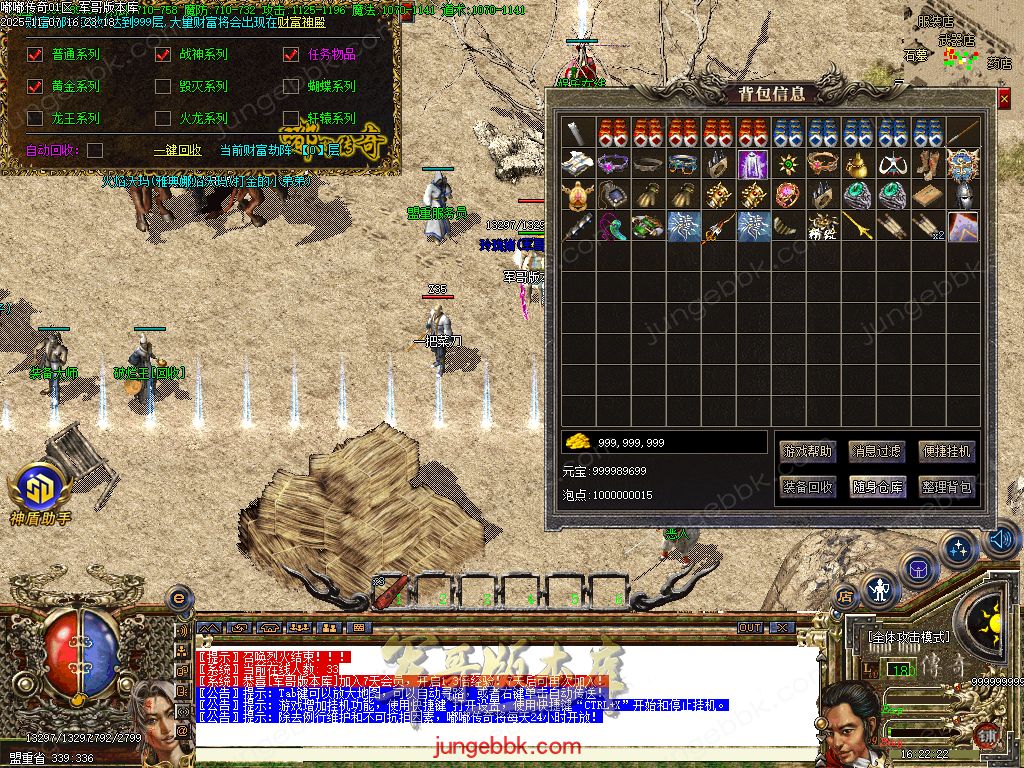Image resolution: width=1024 pixels, height=768 pixels.
Task: Open the 随身仓库 portable warehouse
Action: click(876, 487)
